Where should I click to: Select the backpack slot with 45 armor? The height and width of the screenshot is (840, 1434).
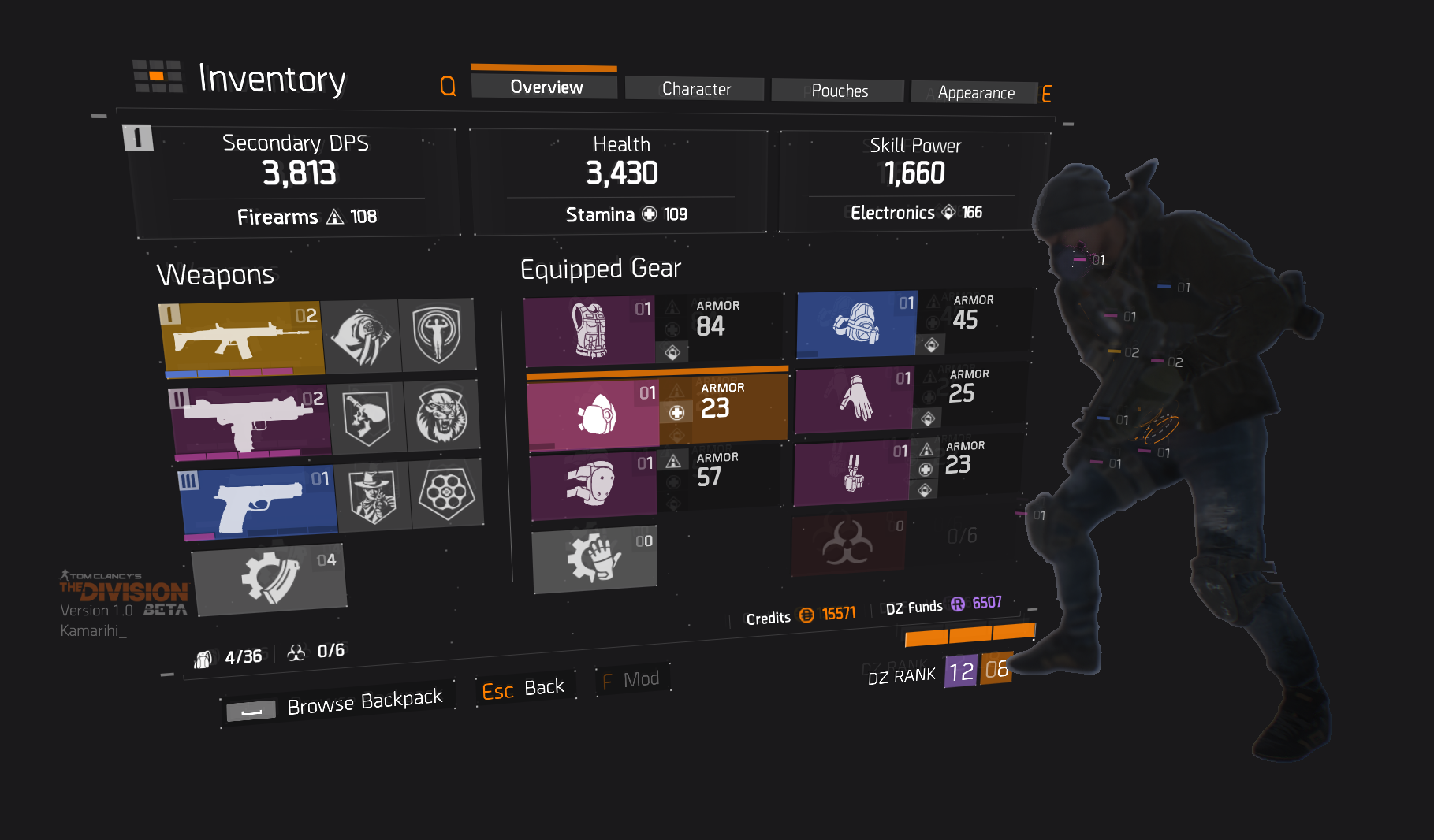(x=855, y=325)
